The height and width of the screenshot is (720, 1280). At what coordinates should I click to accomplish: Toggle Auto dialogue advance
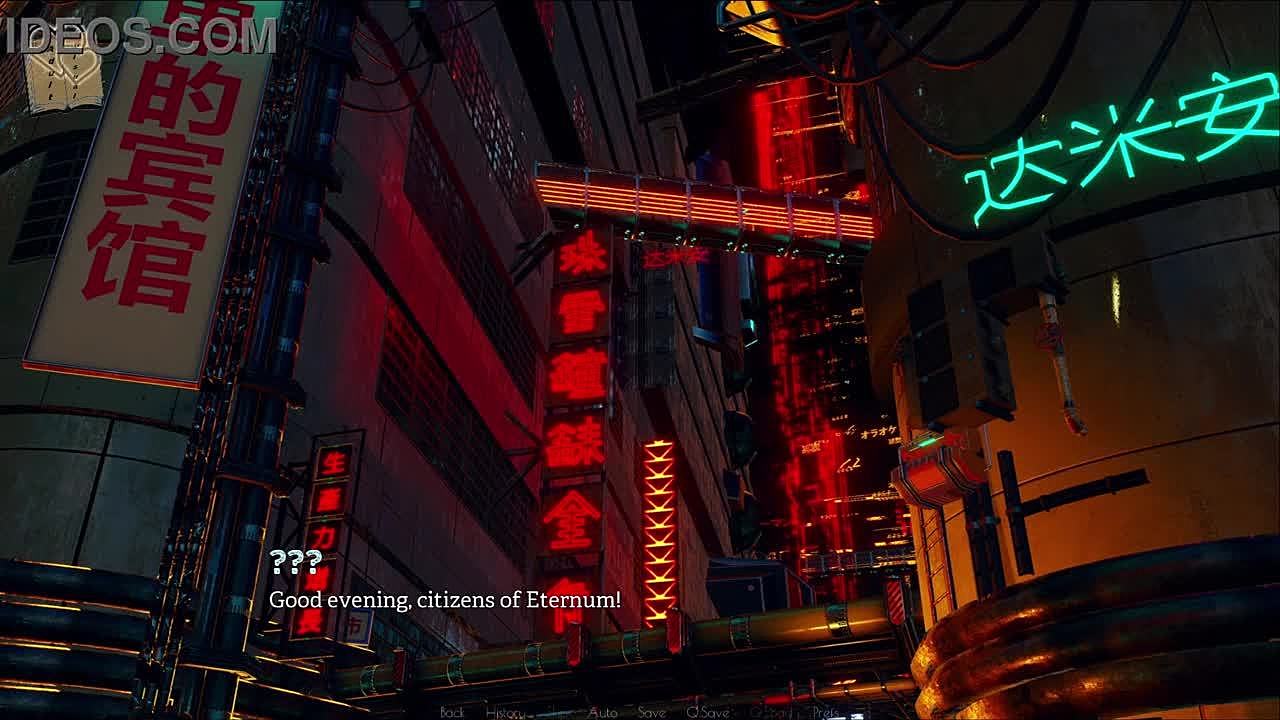pyautogui.click(x=603, y=712)
